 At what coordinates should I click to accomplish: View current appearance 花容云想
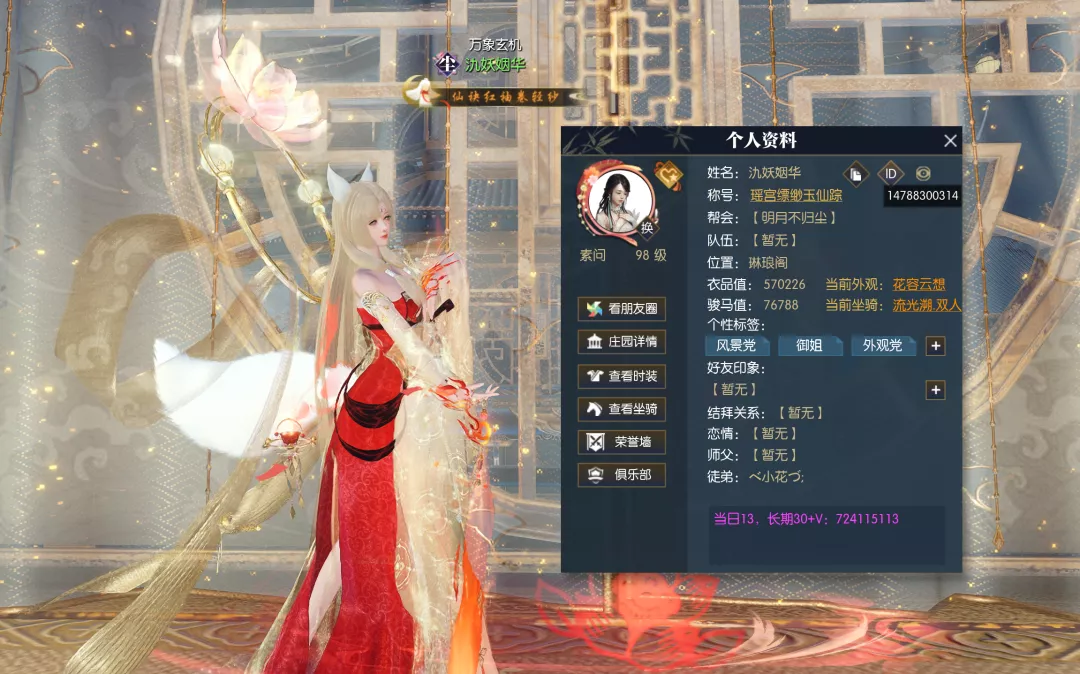click(x=918, y=284)
